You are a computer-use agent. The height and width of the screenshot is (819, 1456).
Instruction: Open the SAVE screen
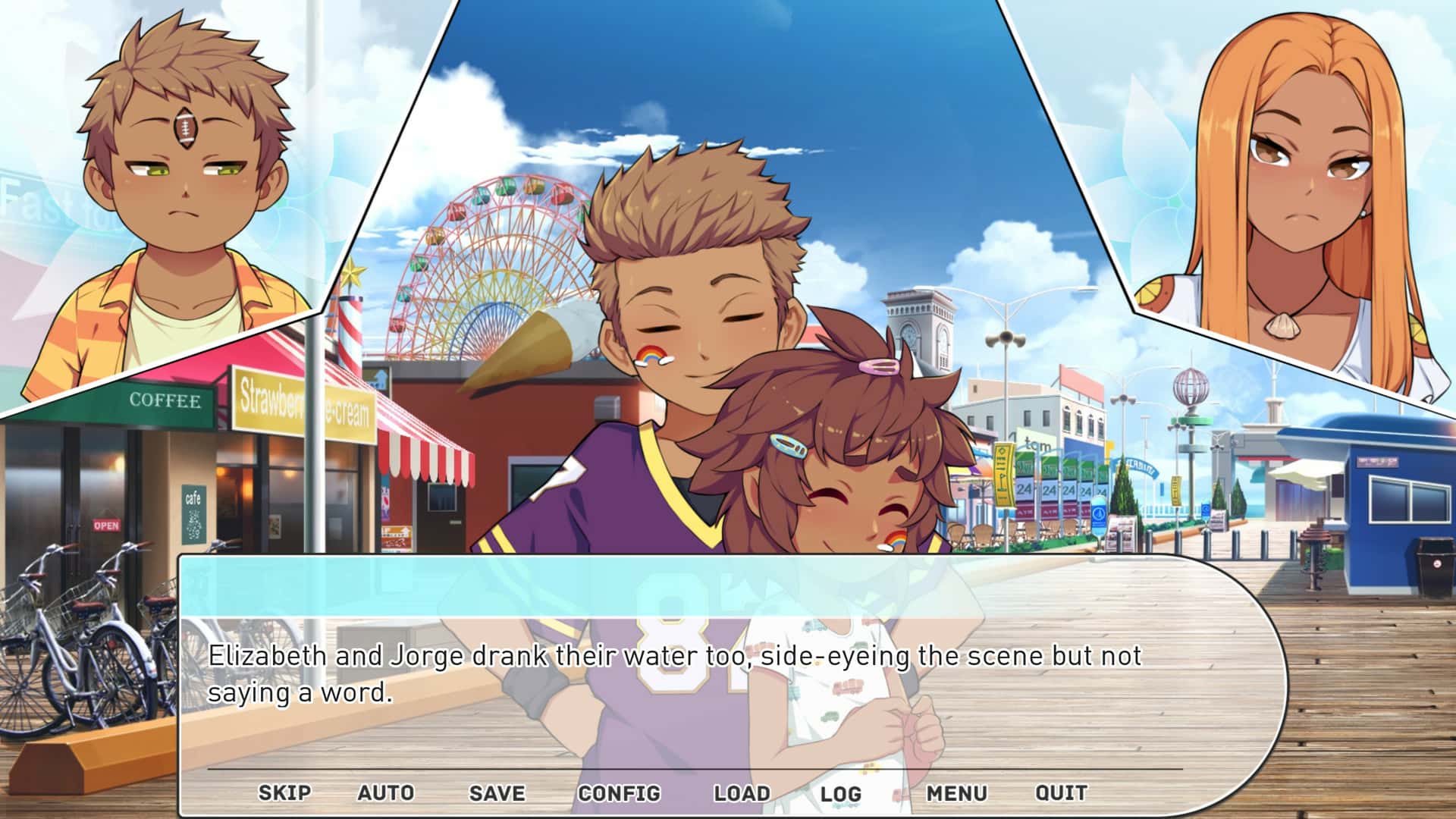495,792
